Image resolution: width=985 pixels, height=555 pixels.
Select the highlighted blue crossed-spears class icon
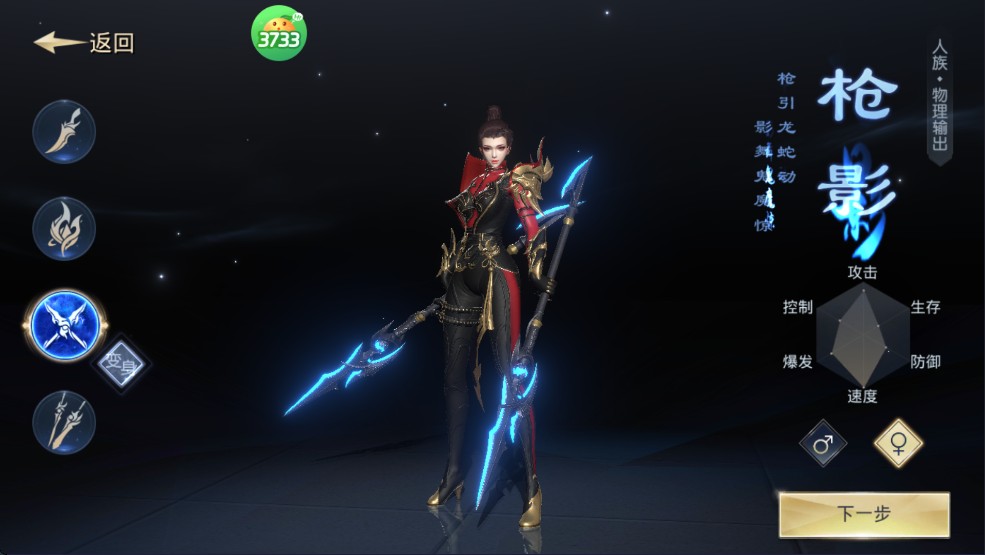(x=63, y=325)
